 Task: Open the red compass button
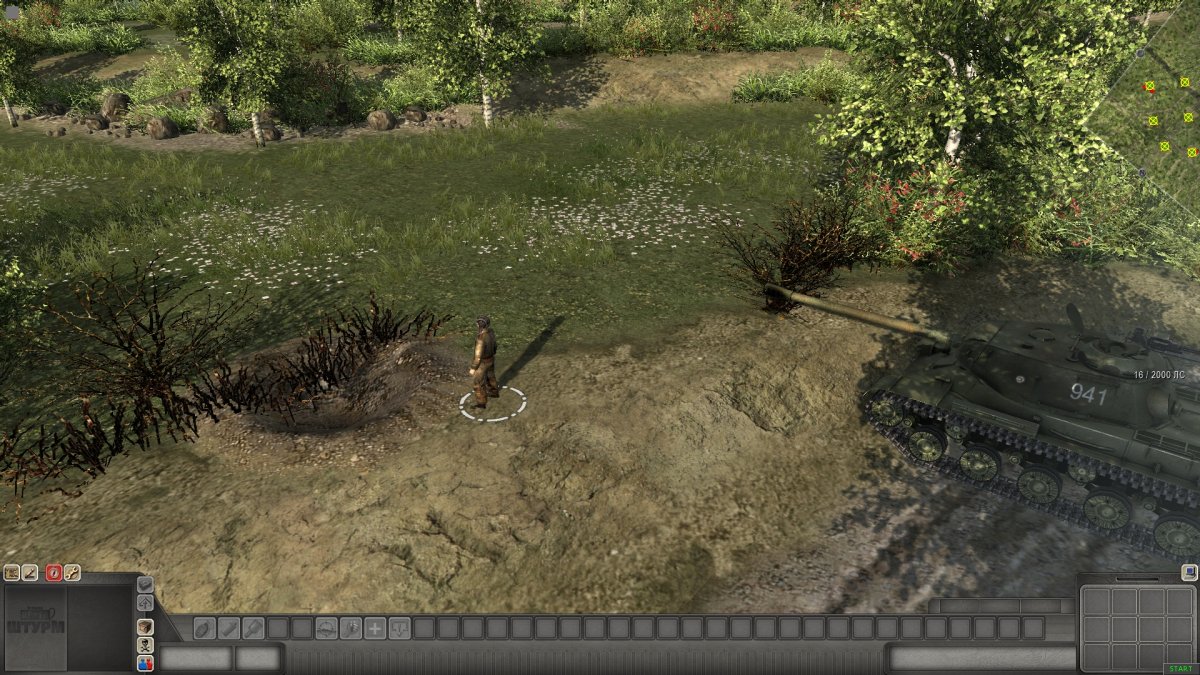[54, 573]
